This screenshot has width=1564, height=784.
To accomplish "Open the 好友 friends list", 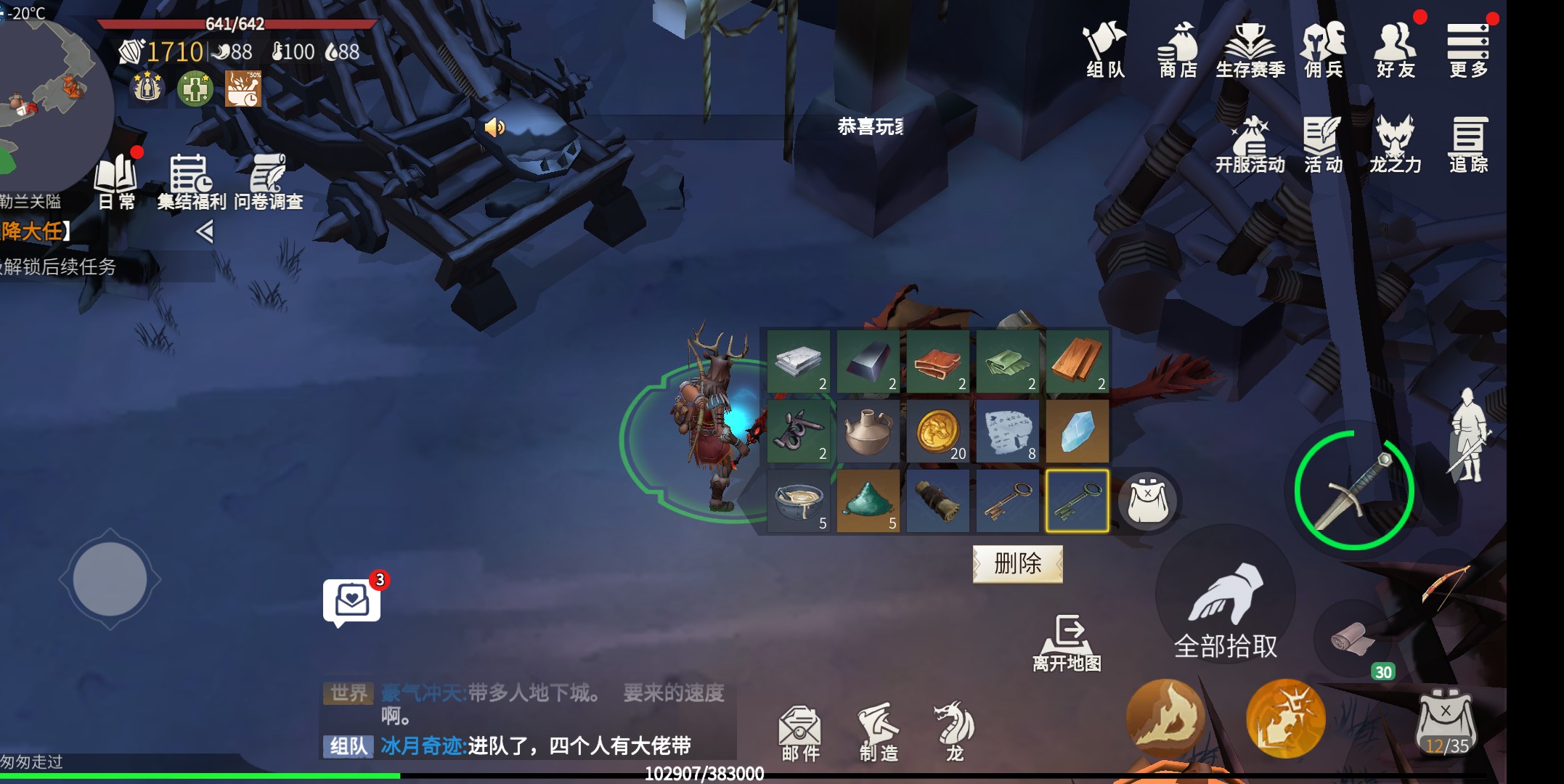I will pos(1394,51).
